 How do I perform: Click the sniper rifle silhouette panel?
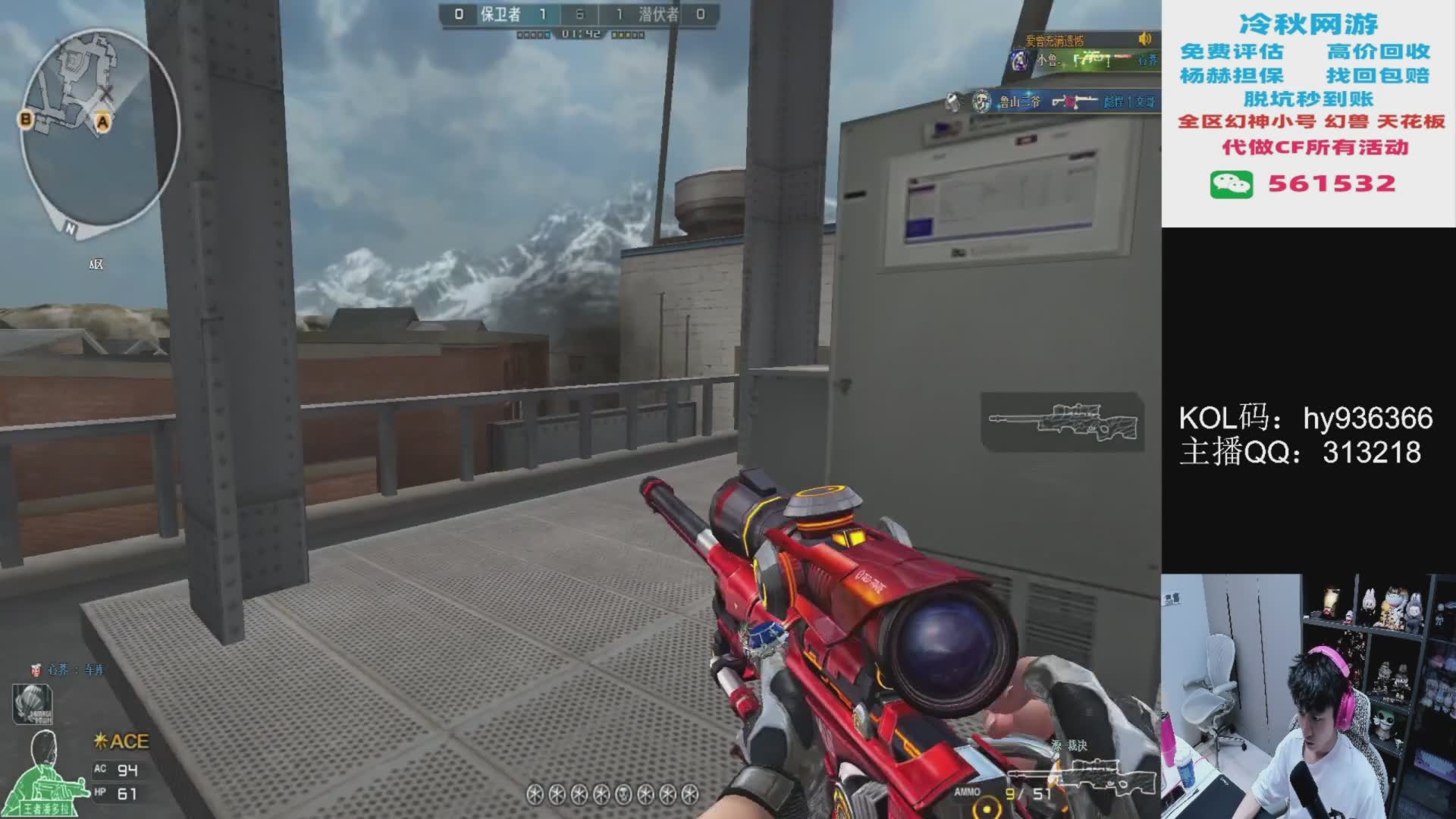pos(1062,422)
